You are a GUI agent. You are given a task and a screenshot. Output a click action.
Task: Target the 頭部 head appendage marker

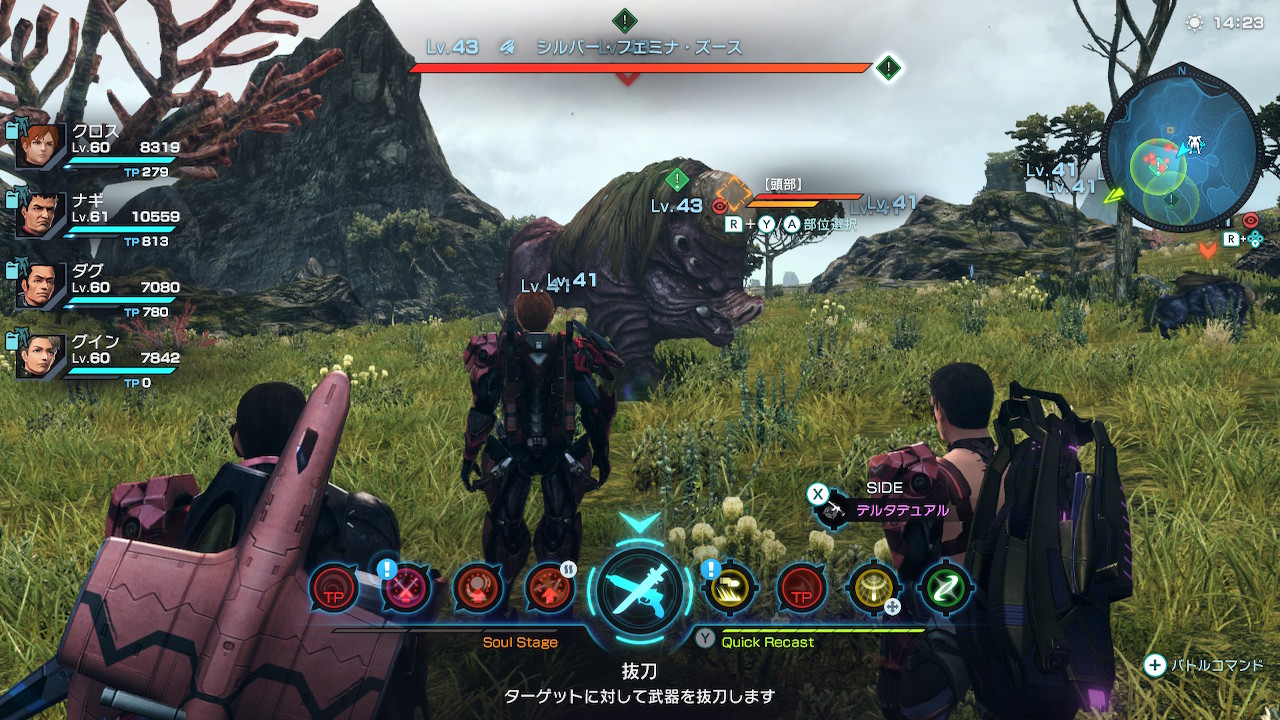[x=733, y=195]
